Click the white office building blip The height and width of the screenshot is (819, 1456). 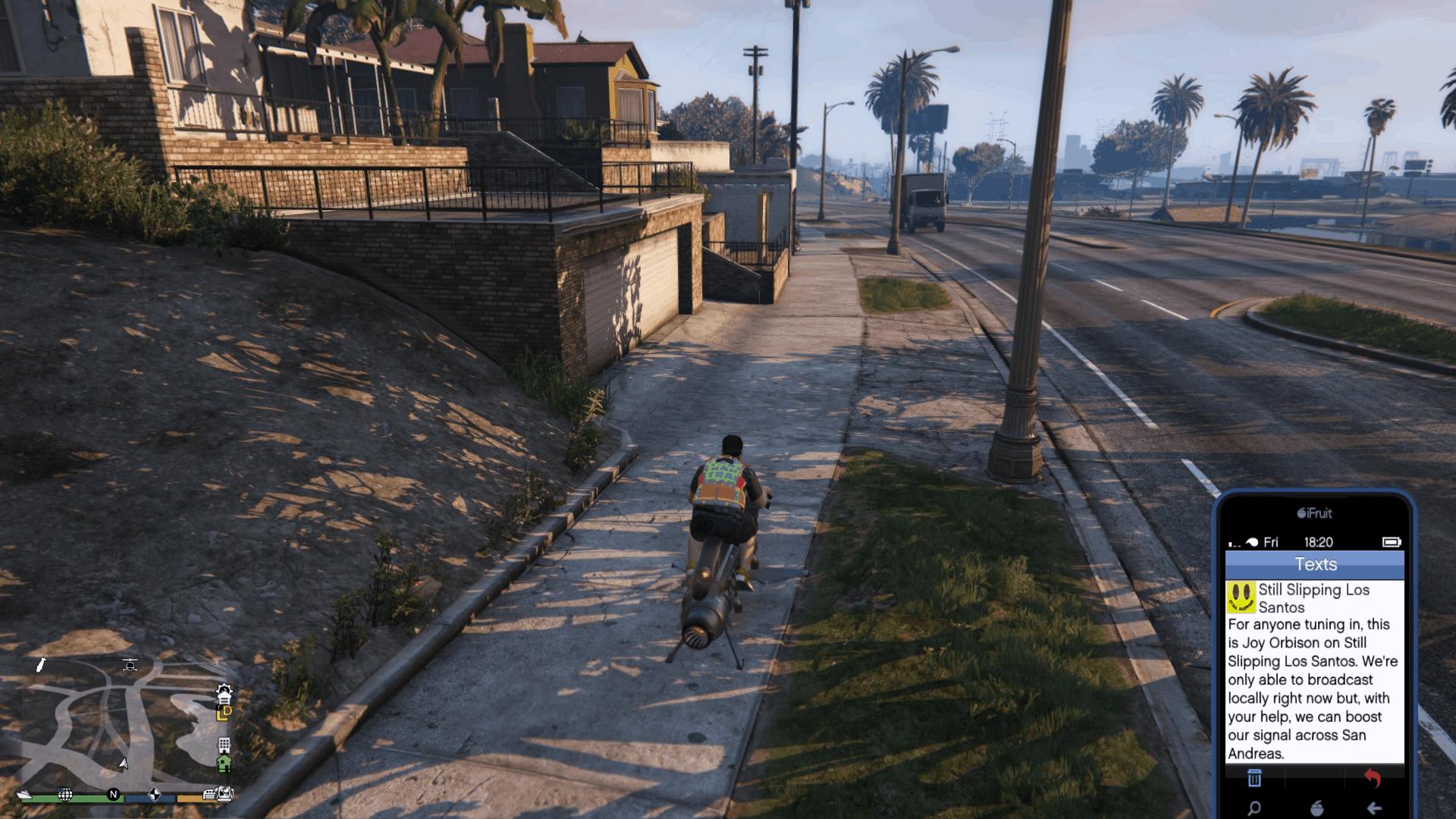[224, 745]
